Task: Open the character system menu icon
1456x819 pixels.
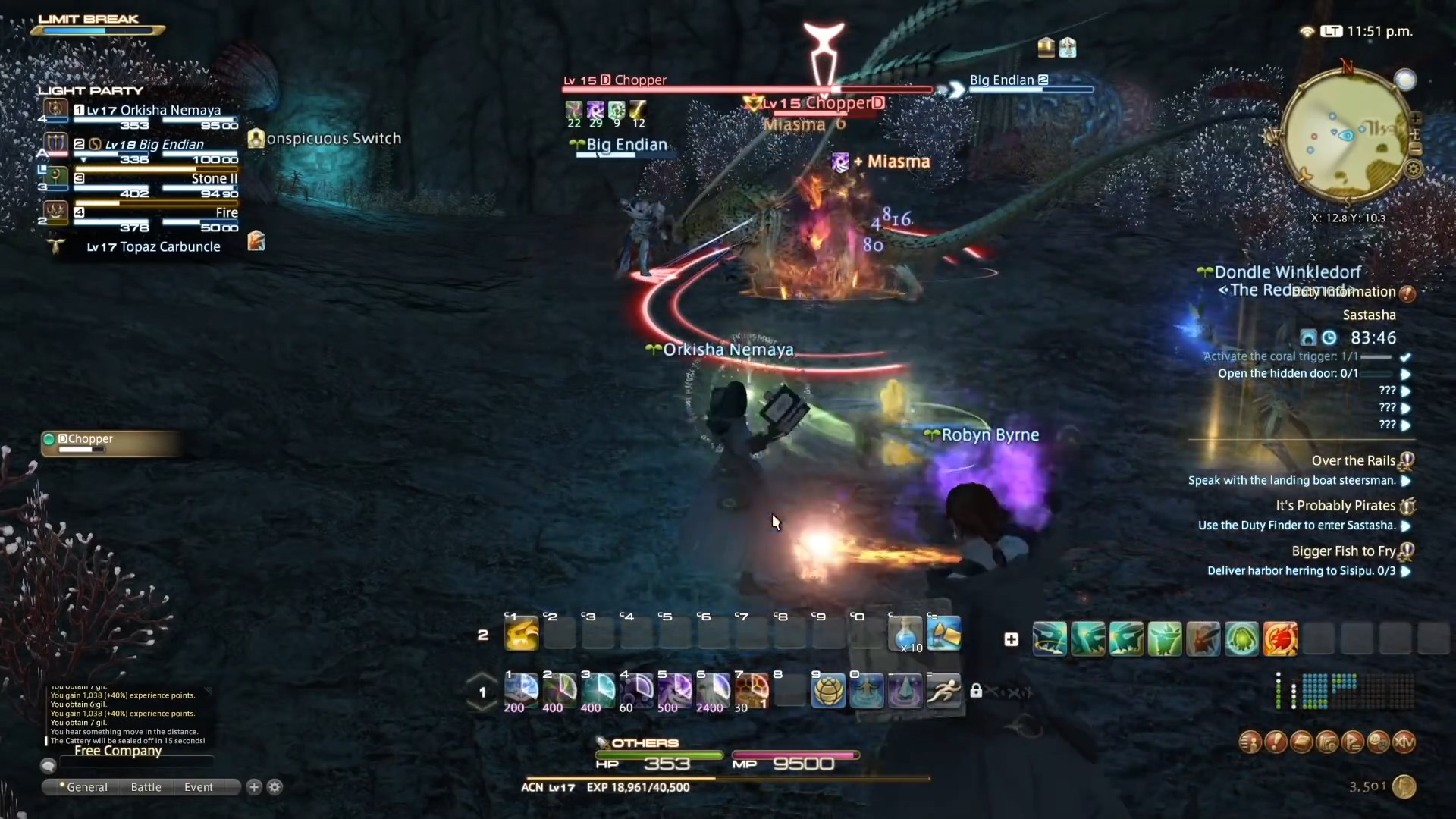Action: point(1249,742)
